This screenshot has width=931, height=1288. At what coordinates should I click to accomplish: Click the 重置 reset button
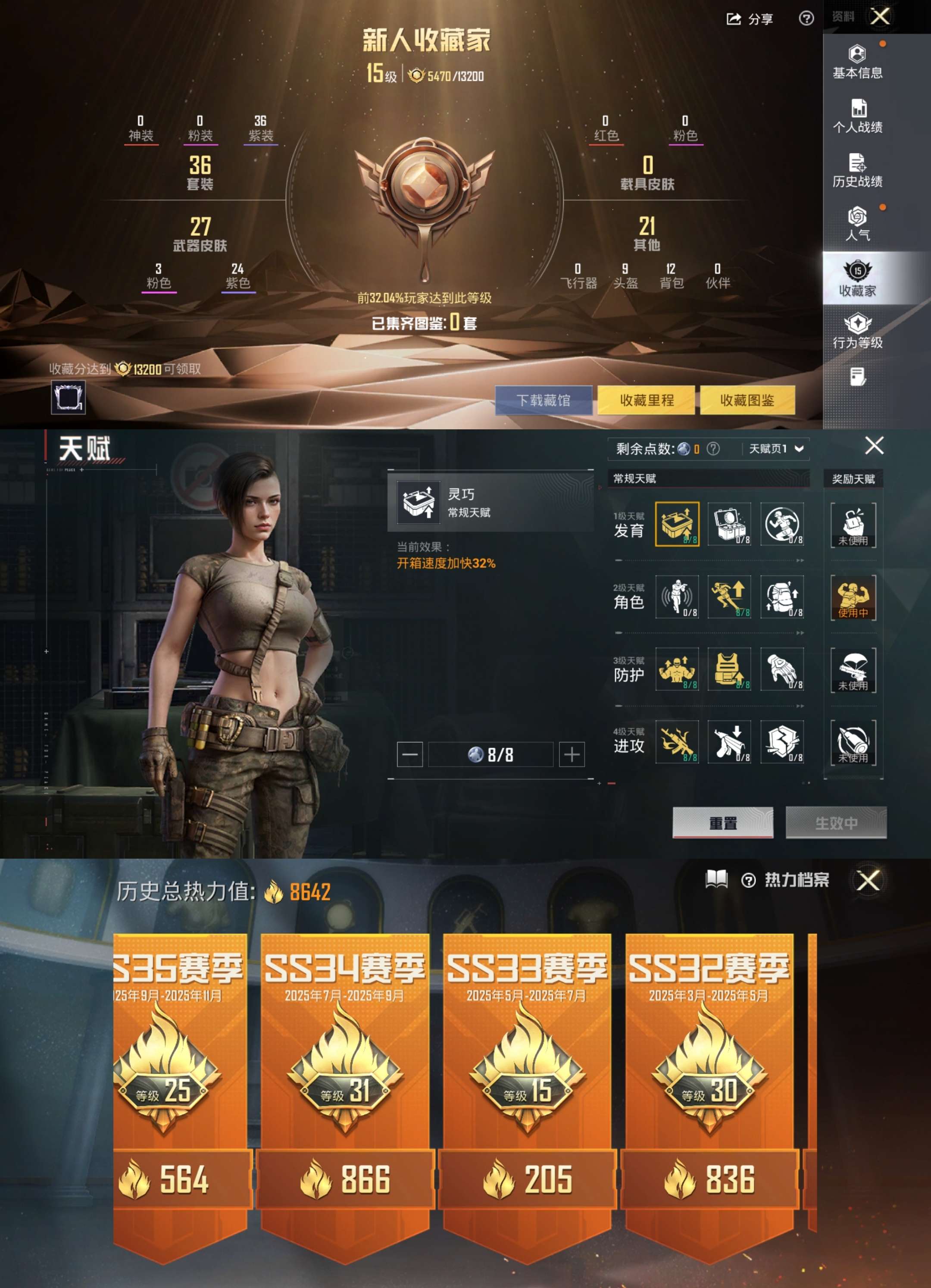coord(723,822)
